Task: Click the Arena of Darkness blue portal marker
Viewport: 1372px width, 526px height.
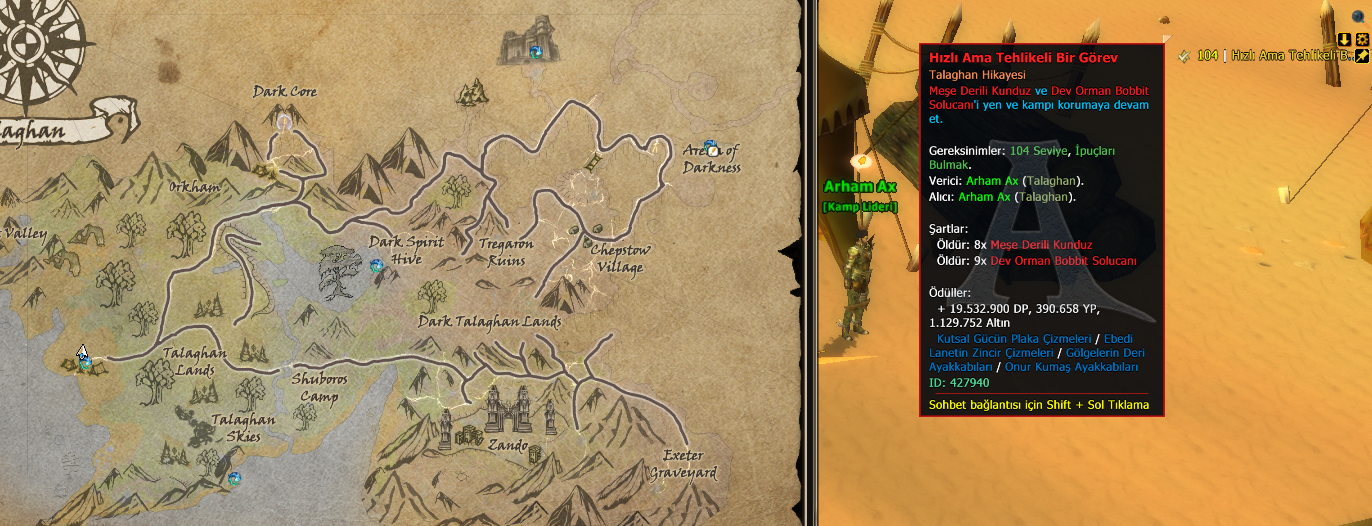Action: [x=711, y=149]
